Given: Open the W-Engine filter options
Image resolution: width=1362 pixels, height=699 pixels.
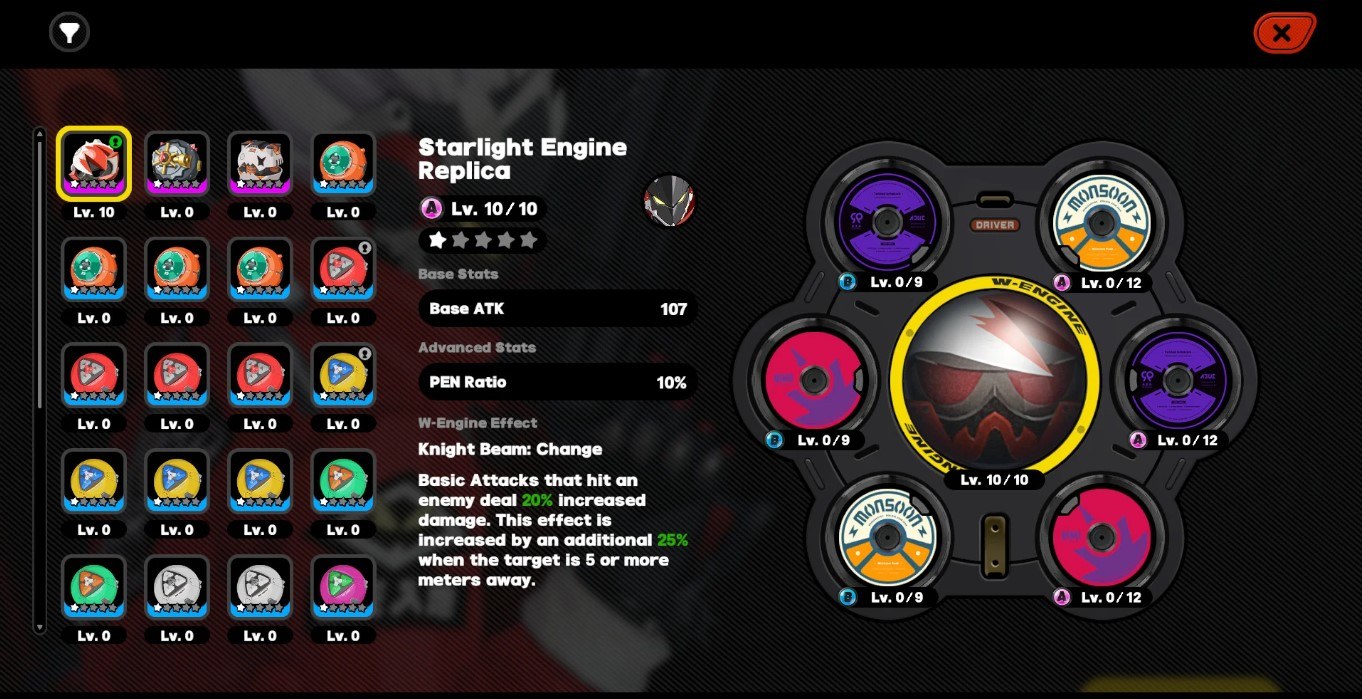Looking at the screenshot, I should (69, 33).
